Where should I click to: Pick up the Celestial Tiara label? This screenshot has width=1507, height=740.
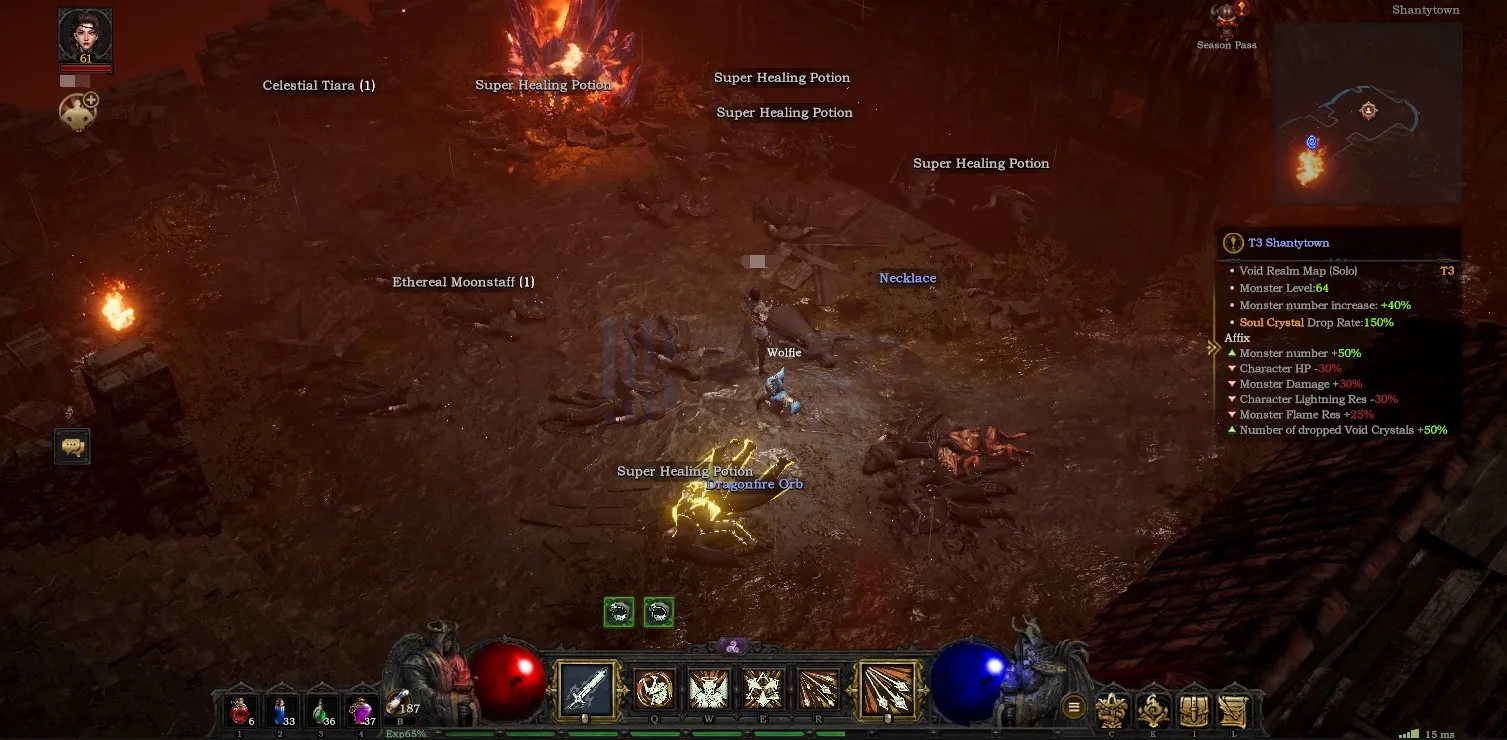tap(318, 86)
